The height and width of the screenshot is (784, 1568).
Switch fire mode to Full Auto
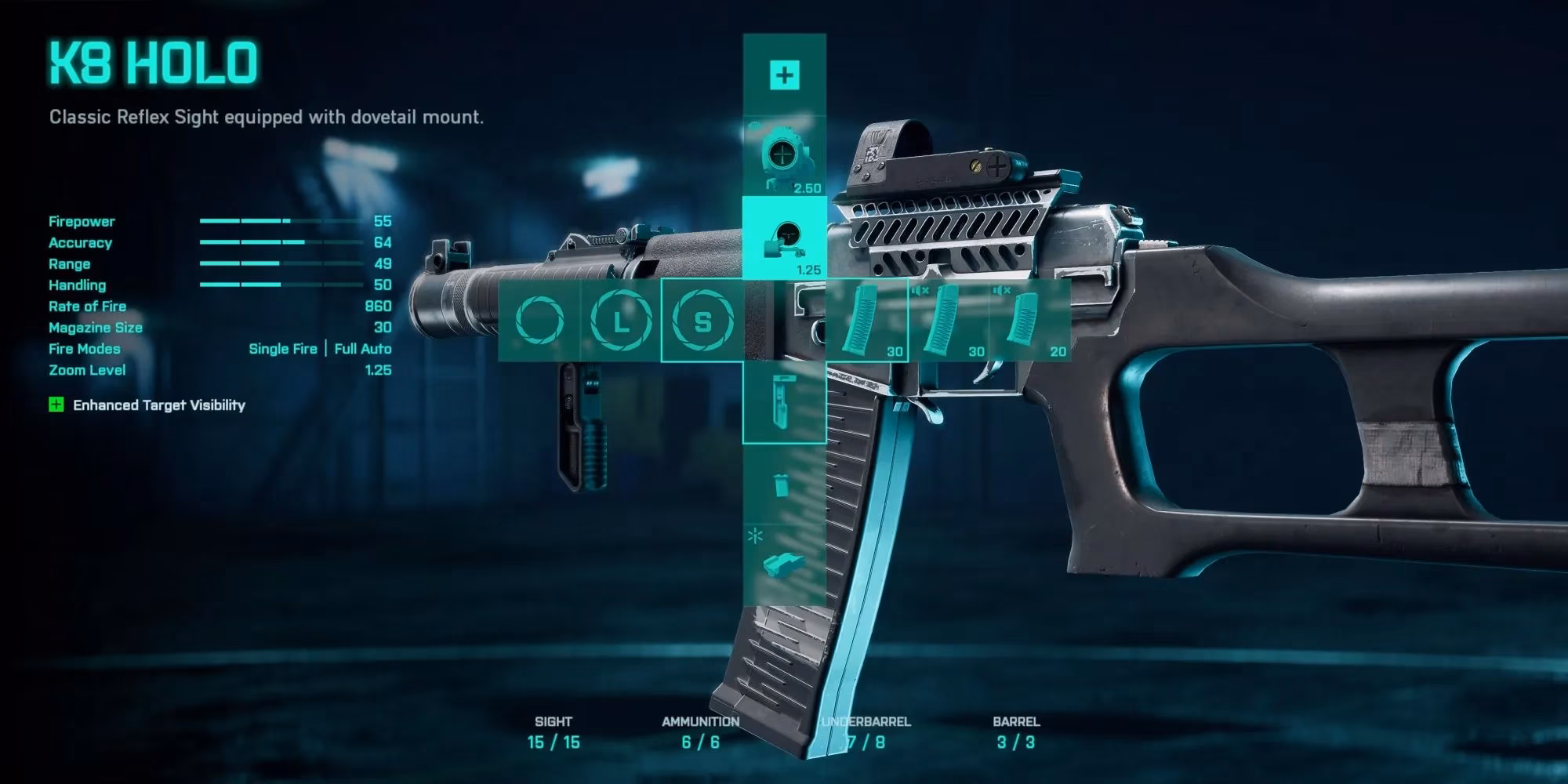(362, 349)
